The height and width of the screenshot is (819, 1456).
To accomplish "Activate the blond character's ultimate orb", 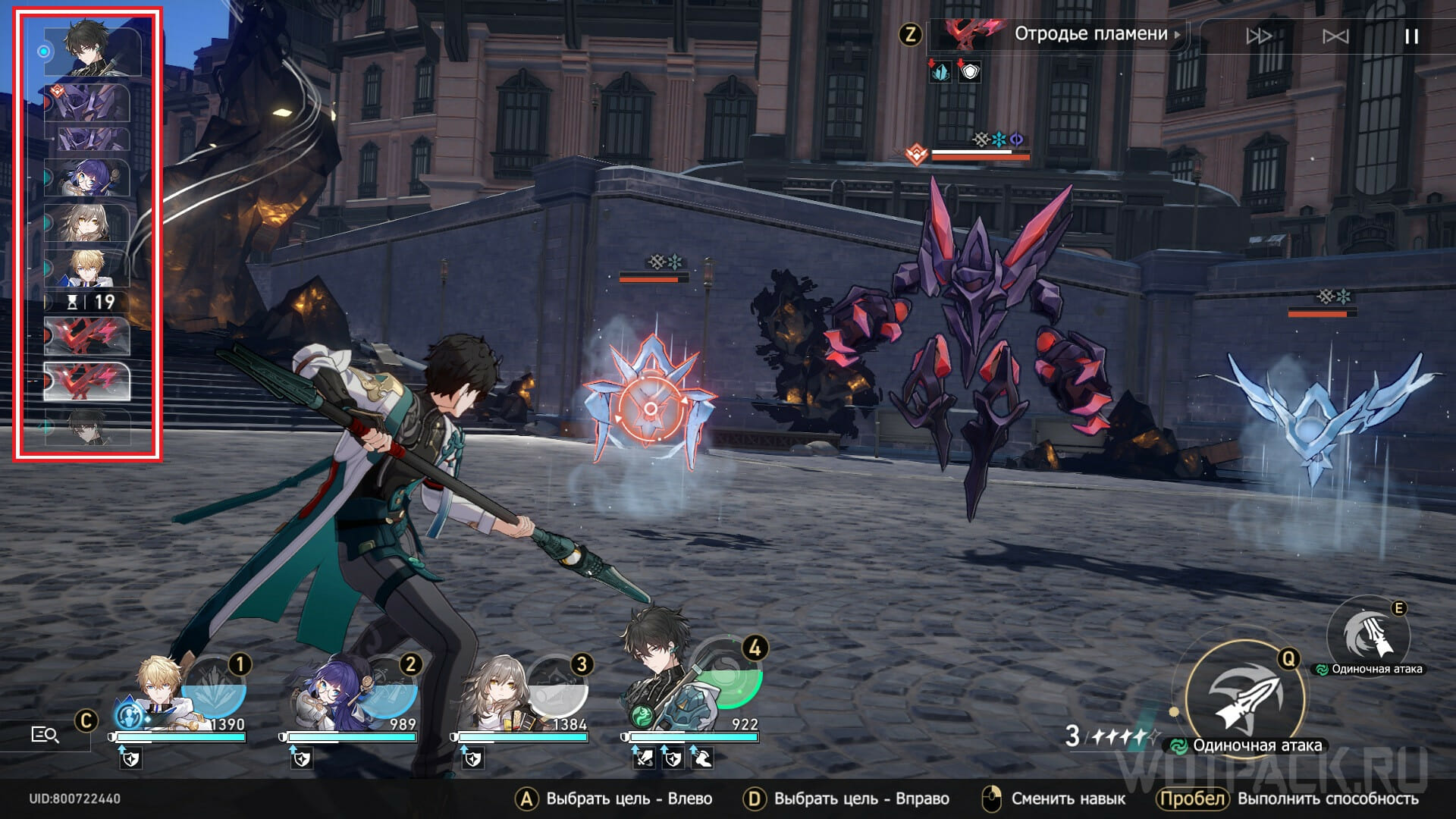I will pos(215,687).
